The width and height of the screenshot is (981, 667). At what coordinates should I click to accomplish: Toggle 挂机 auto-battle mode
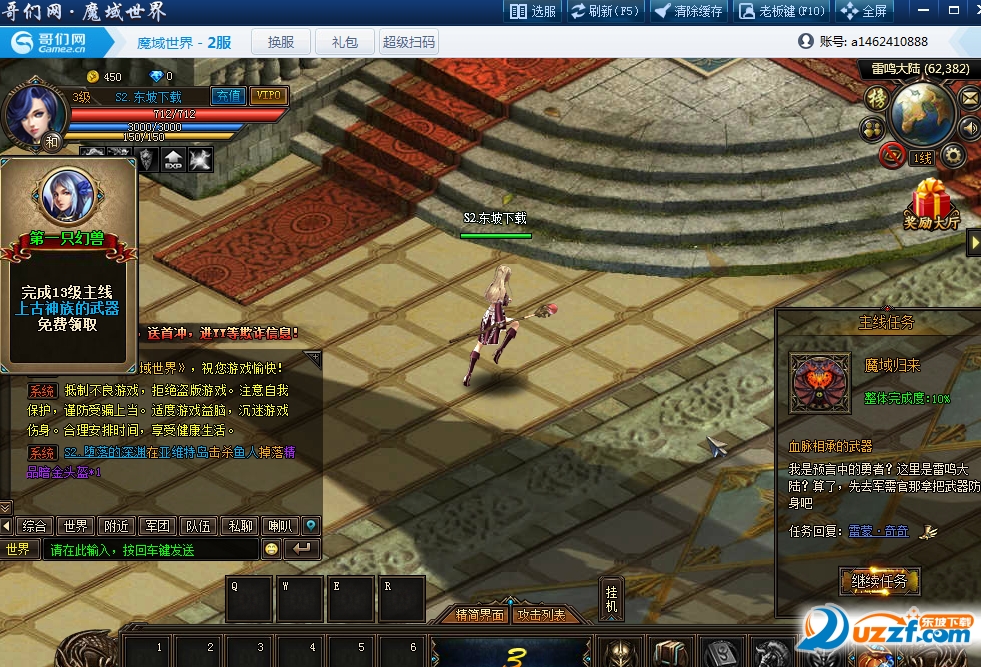[x=612, y=598]
